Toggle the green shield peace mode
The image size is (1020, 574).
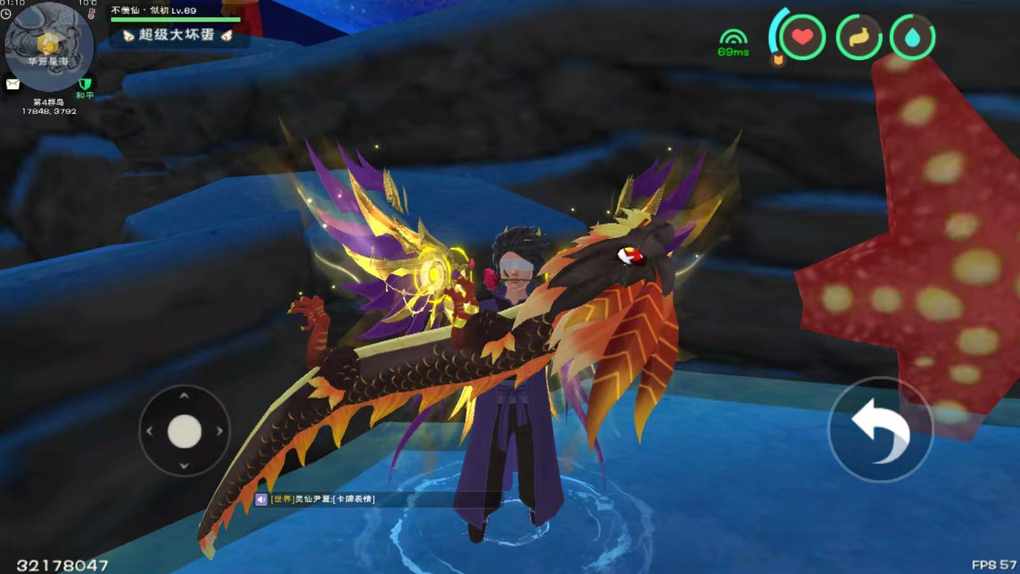tap(84, 84)
